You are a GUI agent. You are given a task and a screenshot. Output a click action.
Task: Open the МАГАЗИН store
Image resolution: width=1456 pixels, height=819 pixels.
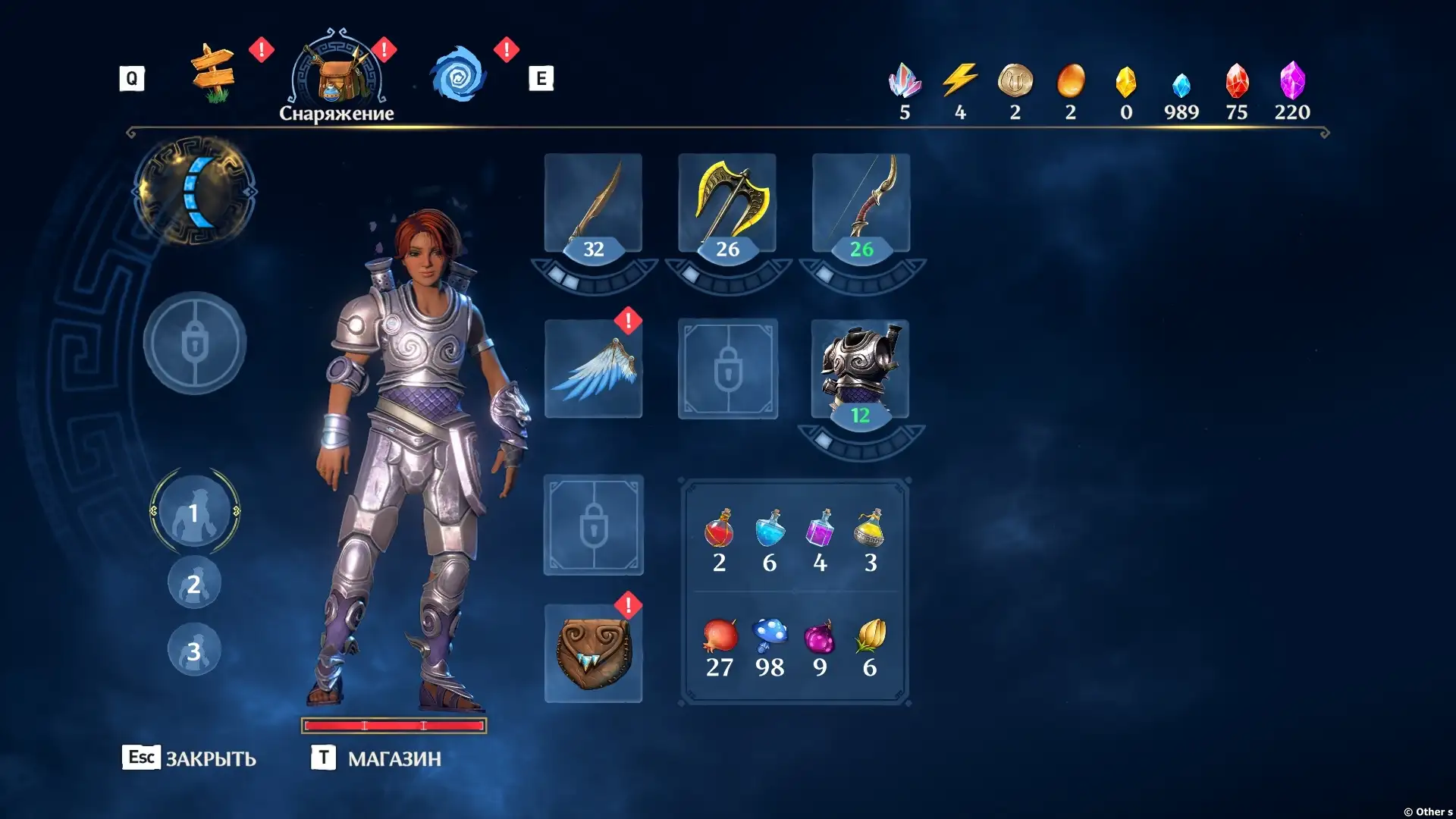(x=377, y=758)
